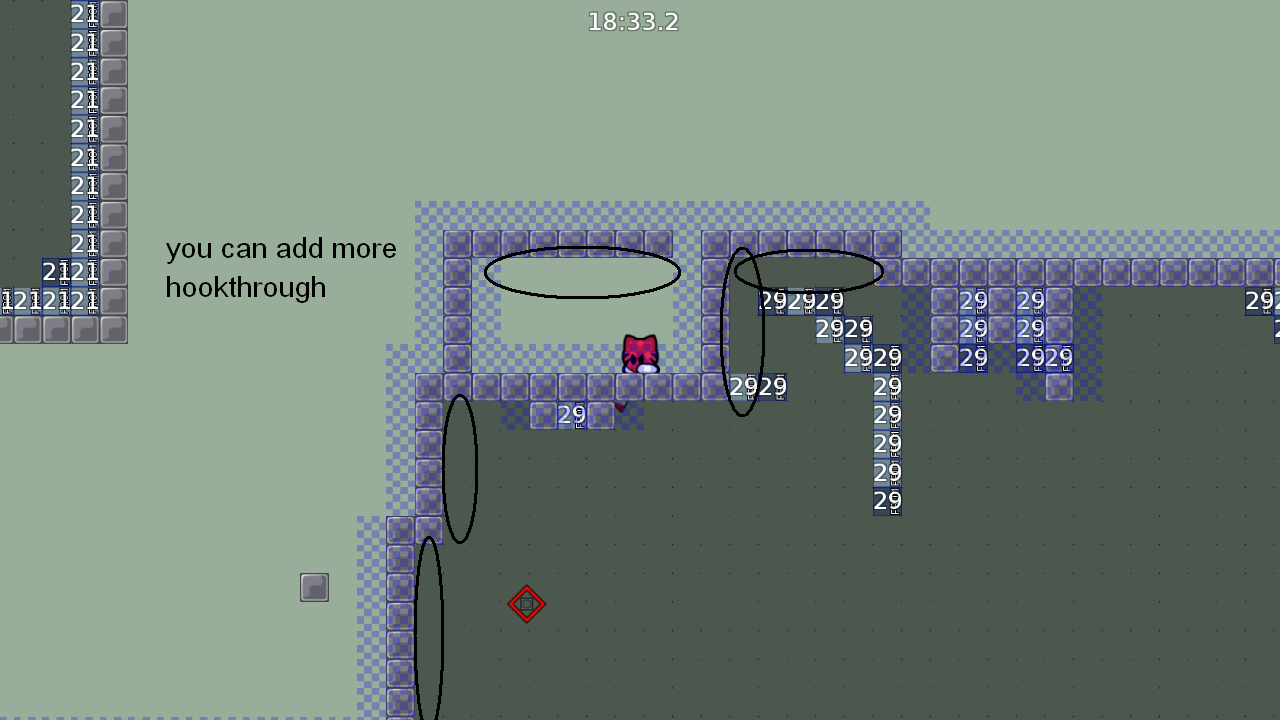The width and height of the screenshot is (1280, 720).
Task: Click inside the wide ellipse above the cat
Action: (582, 272)
